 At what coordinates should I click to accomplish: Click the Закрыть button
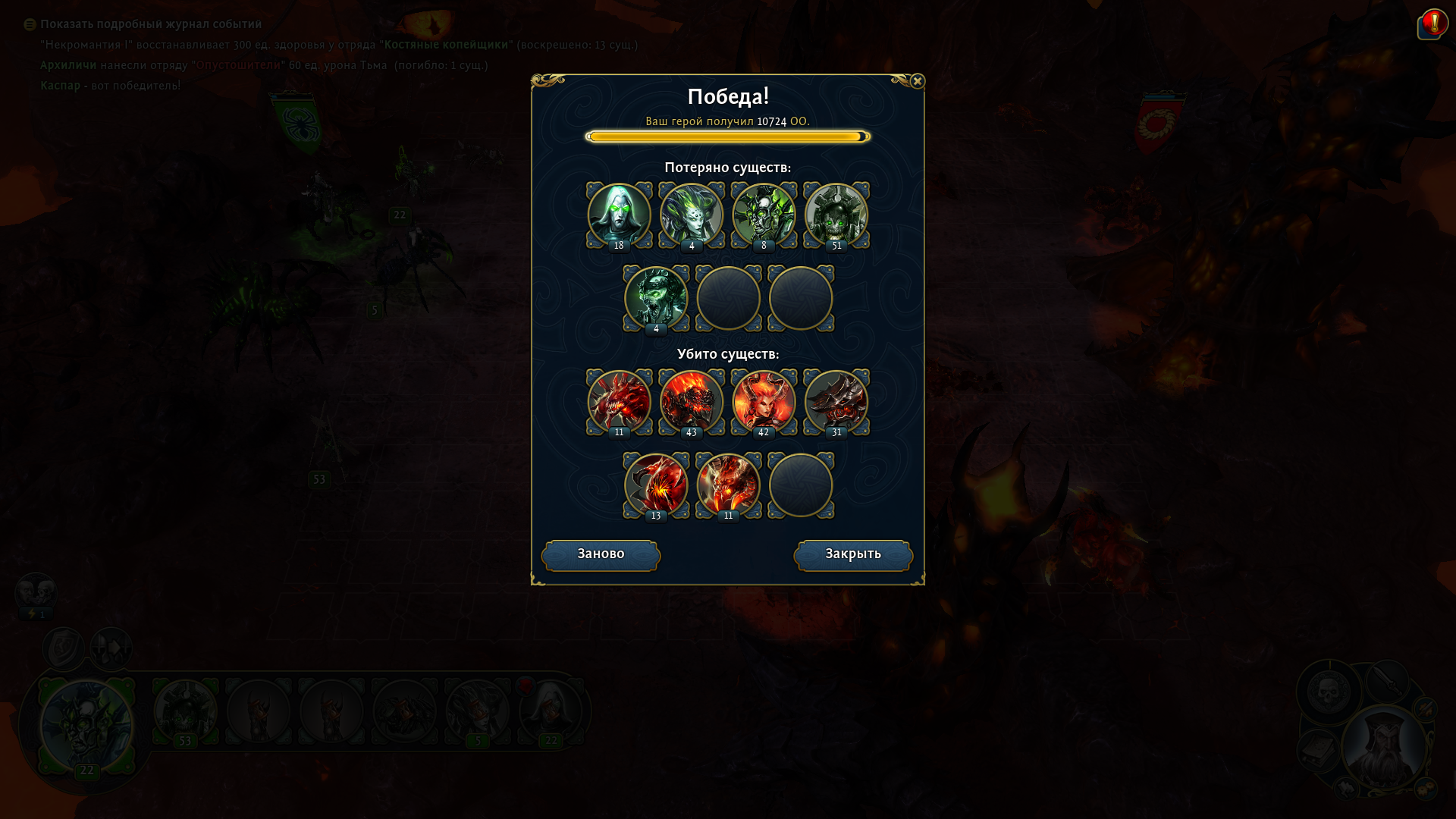coord(853,555)
